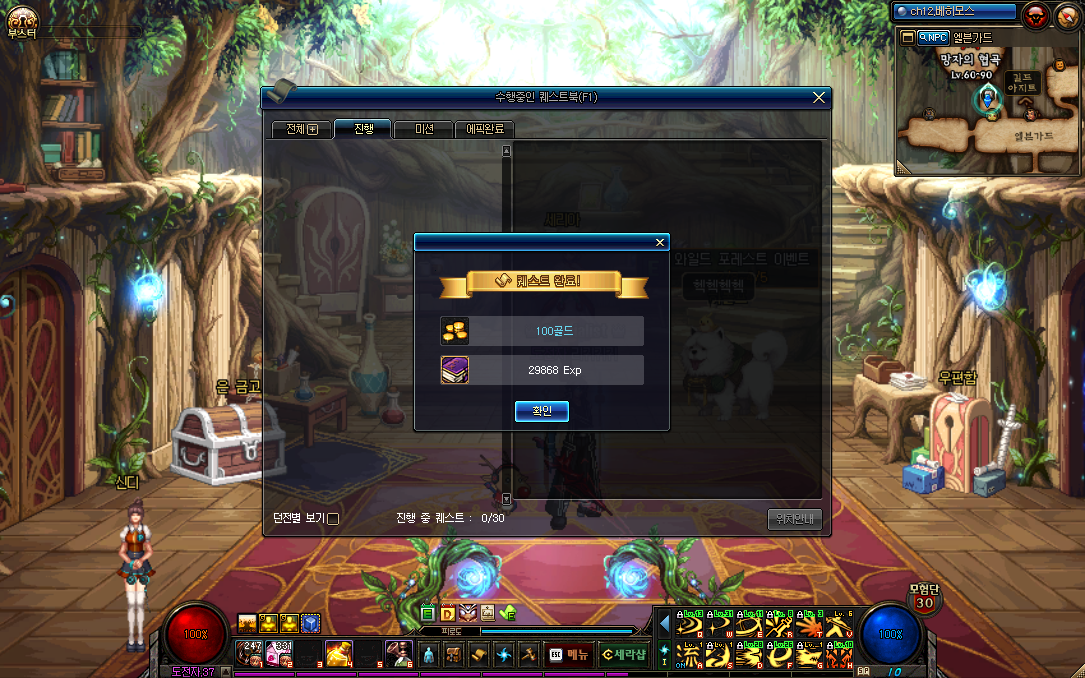Switch to the 전체 quest tab
The height and width of the screenshot is (678, 1085).
tap(300, 129)
